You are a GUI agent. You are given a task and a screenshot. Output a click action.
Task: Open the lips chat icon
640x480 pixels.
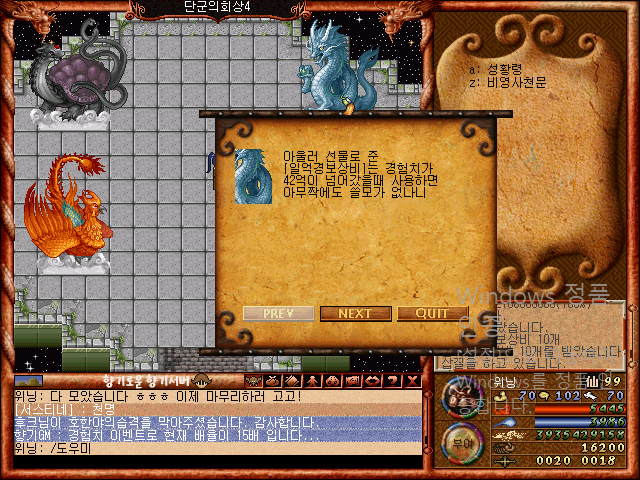point(373,381)
